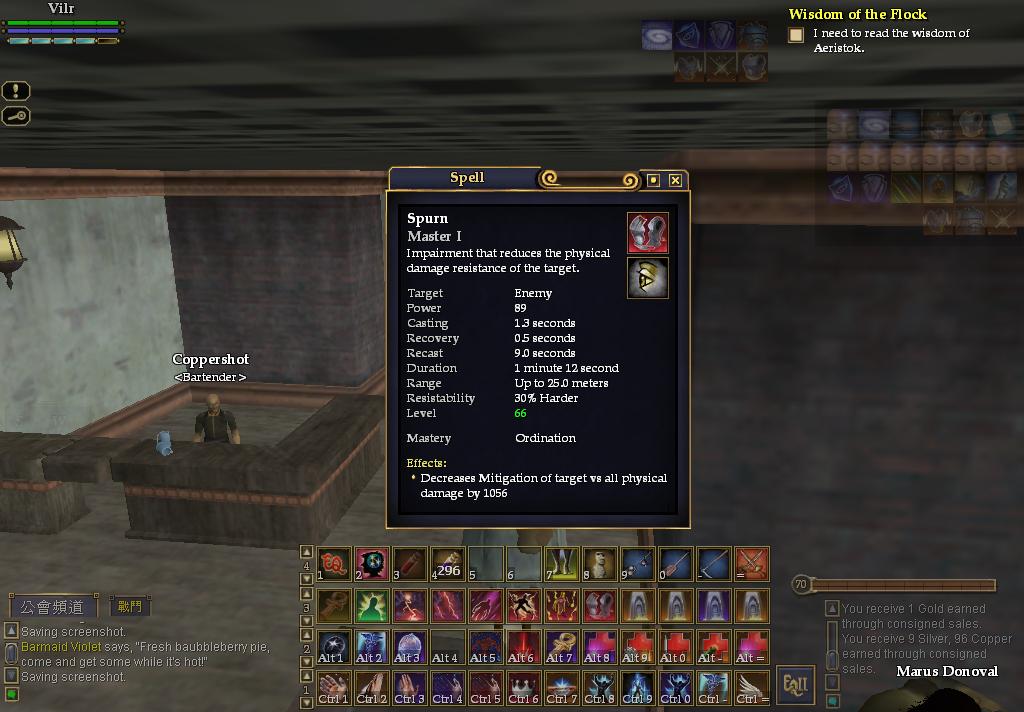Screen dimensions: 1024x712
Task: Click the Wisdom of the Flock quest title
Action: coord(857,14)
